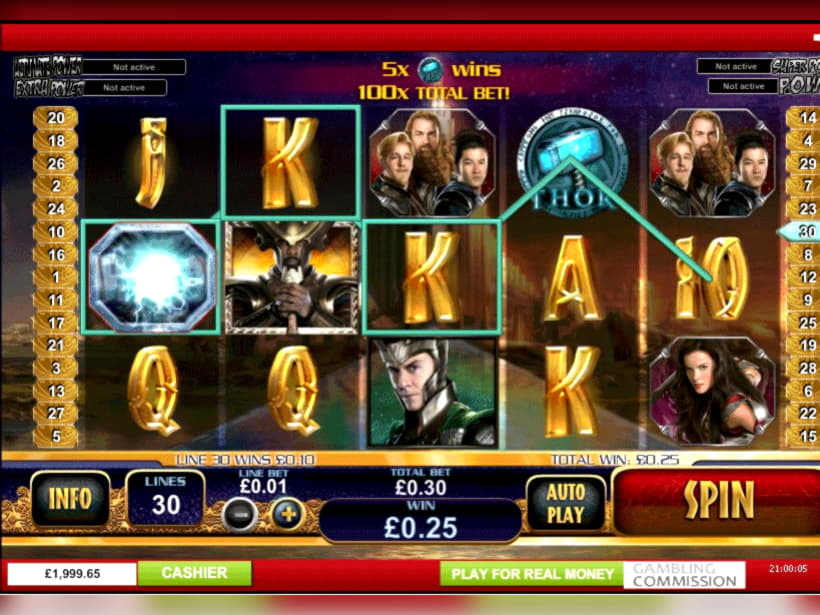Screen dimensions: 820x615
Task: Select payline marker number 30
Action: (803, 232)
